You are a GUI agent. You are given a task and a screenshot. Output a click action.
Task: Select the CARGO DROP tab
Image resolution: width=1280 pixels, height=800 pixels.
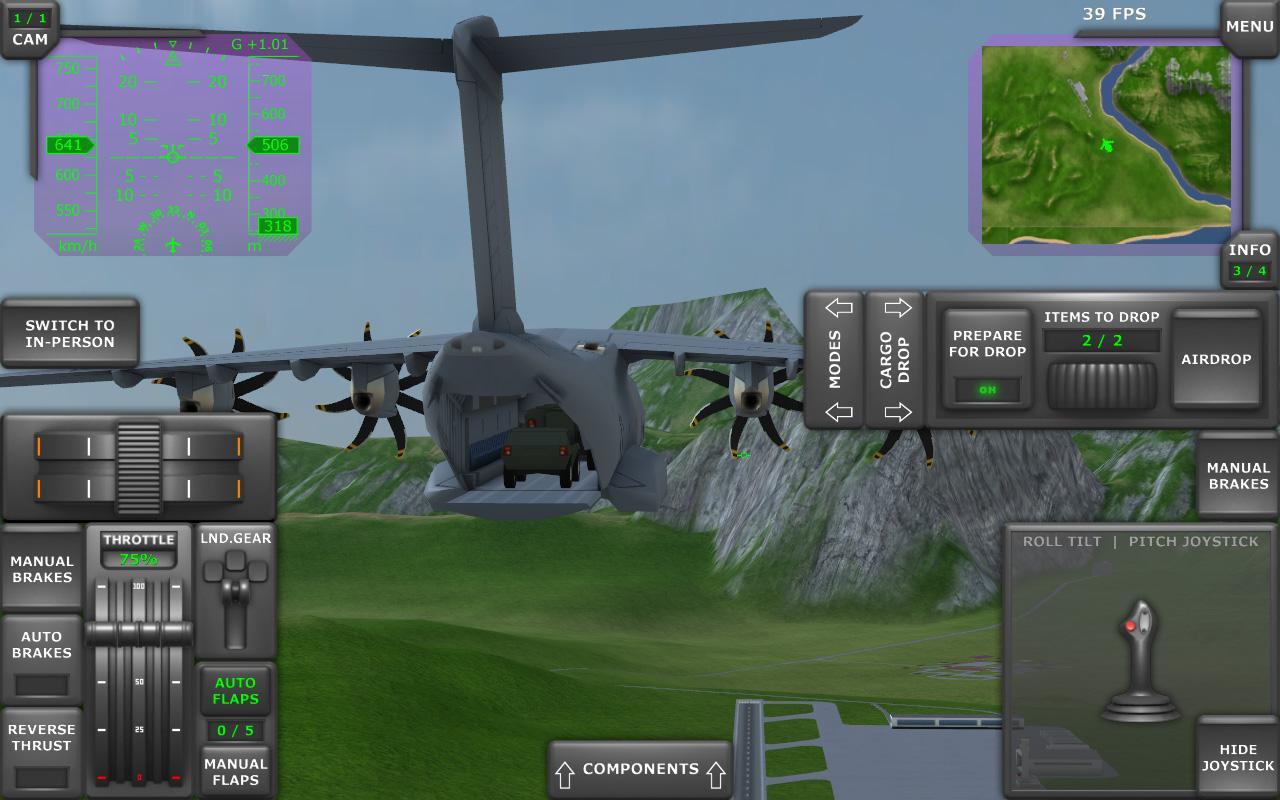pyautogui.click(x=895, y=358)
